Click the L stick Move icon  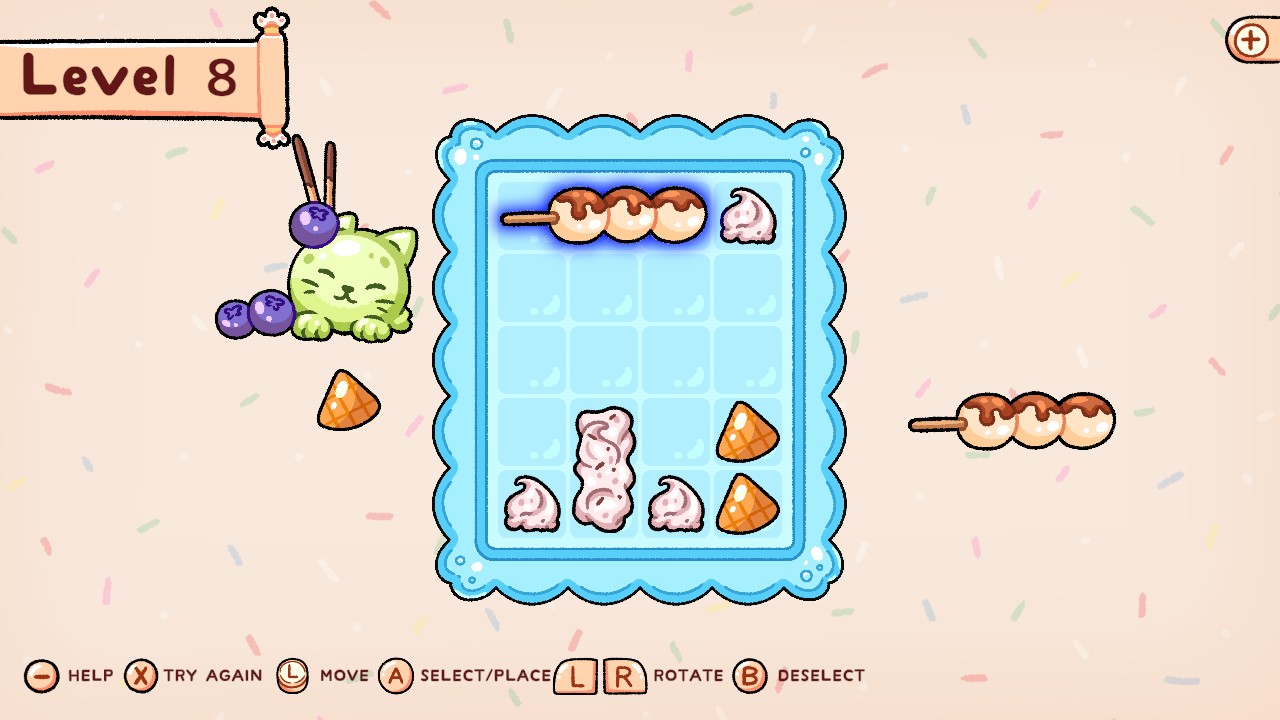[x=291, y=677]
